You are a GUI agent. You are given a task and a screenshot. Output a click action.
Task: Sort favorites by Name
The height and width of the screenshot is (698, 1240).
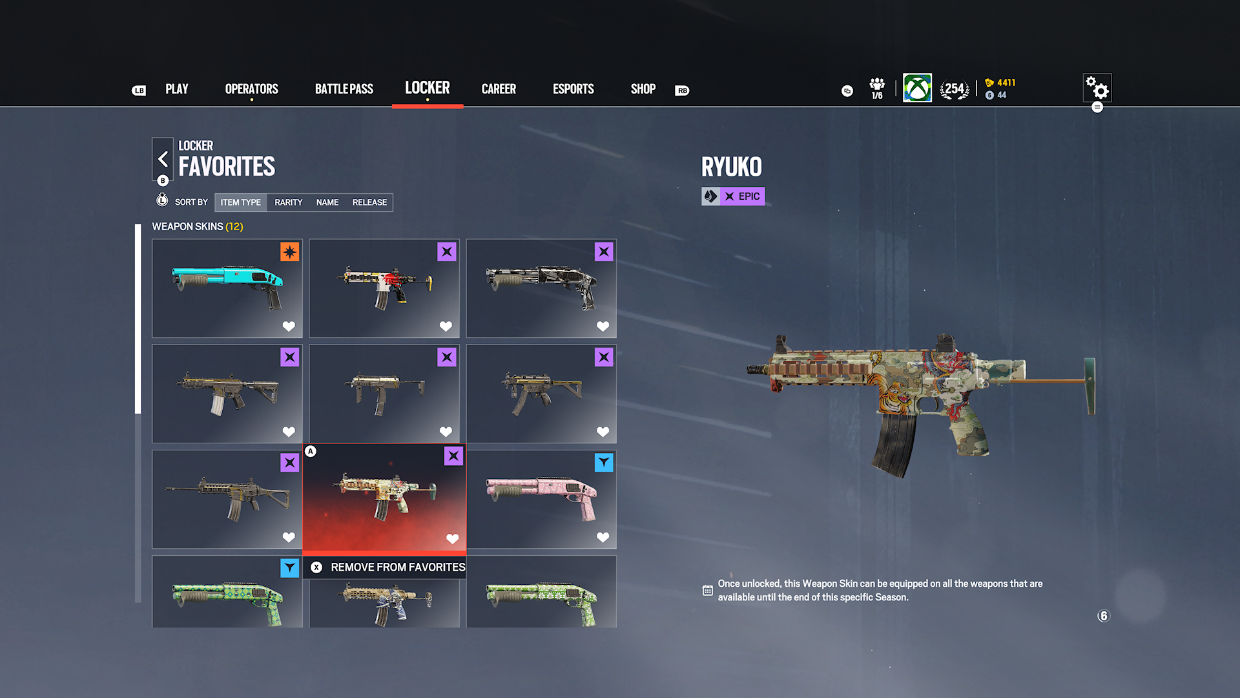327,202
